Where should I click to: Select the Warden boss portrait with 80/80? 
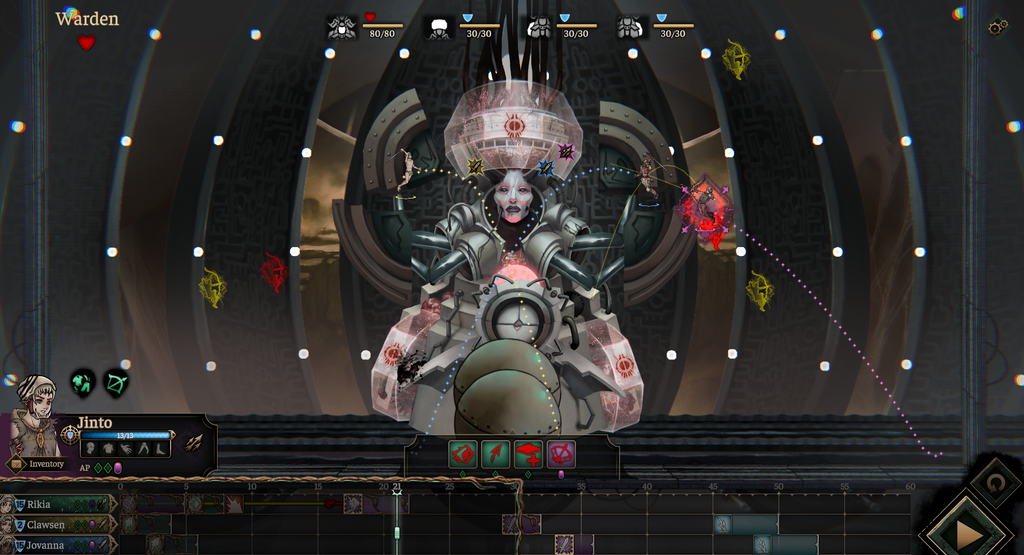pos(342,28)
